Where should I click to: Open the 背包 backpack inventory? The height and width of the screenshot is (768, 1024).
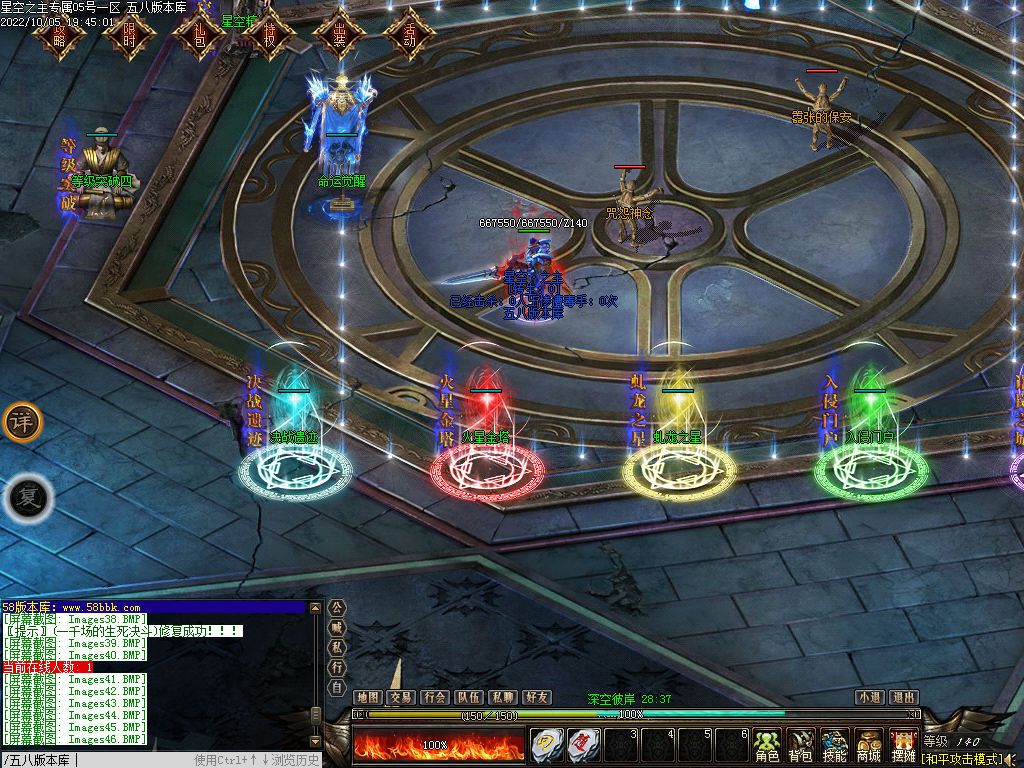point(801,746)
